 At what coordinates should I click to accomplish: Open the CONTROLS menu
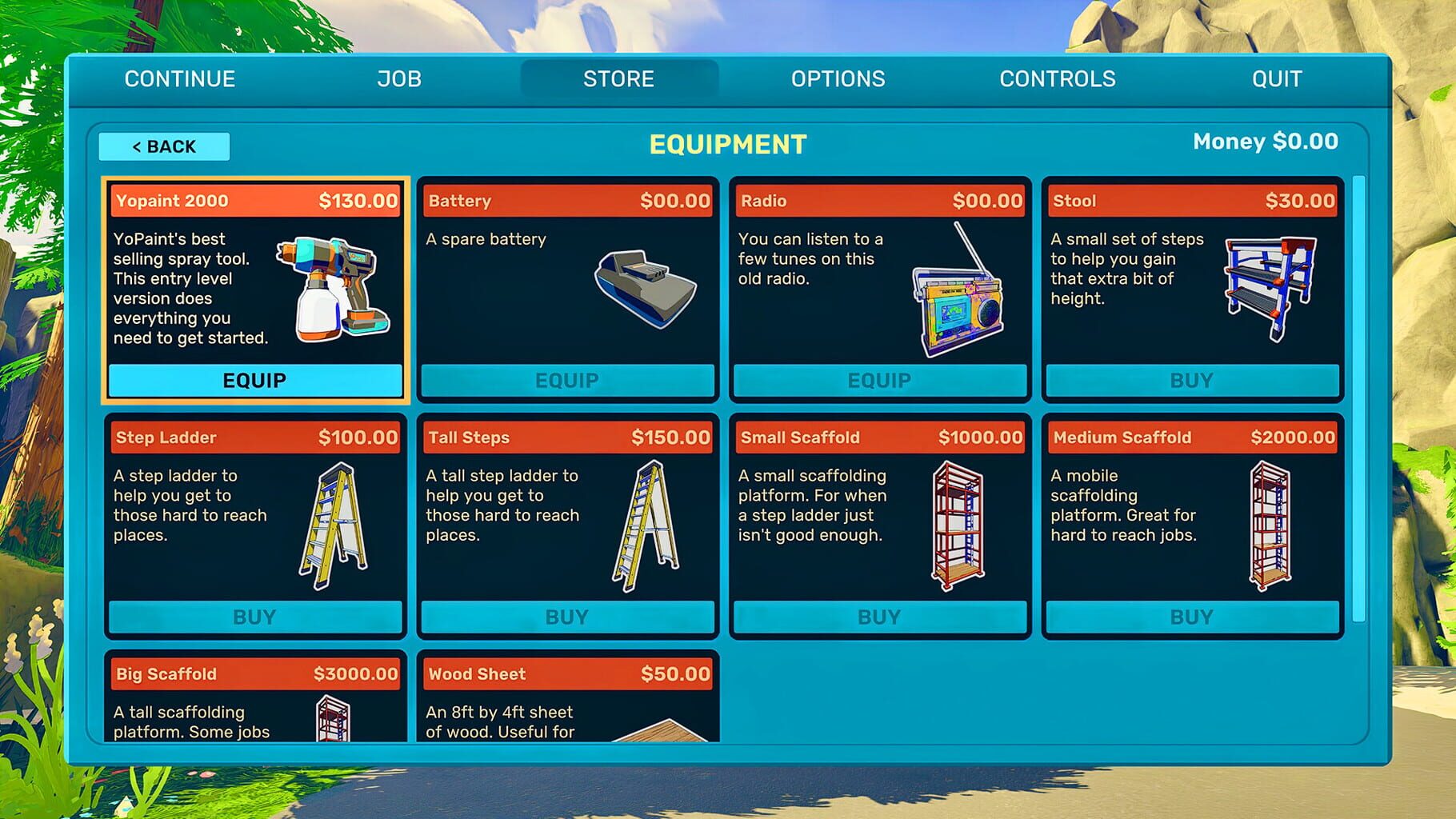click(1058, 78)
